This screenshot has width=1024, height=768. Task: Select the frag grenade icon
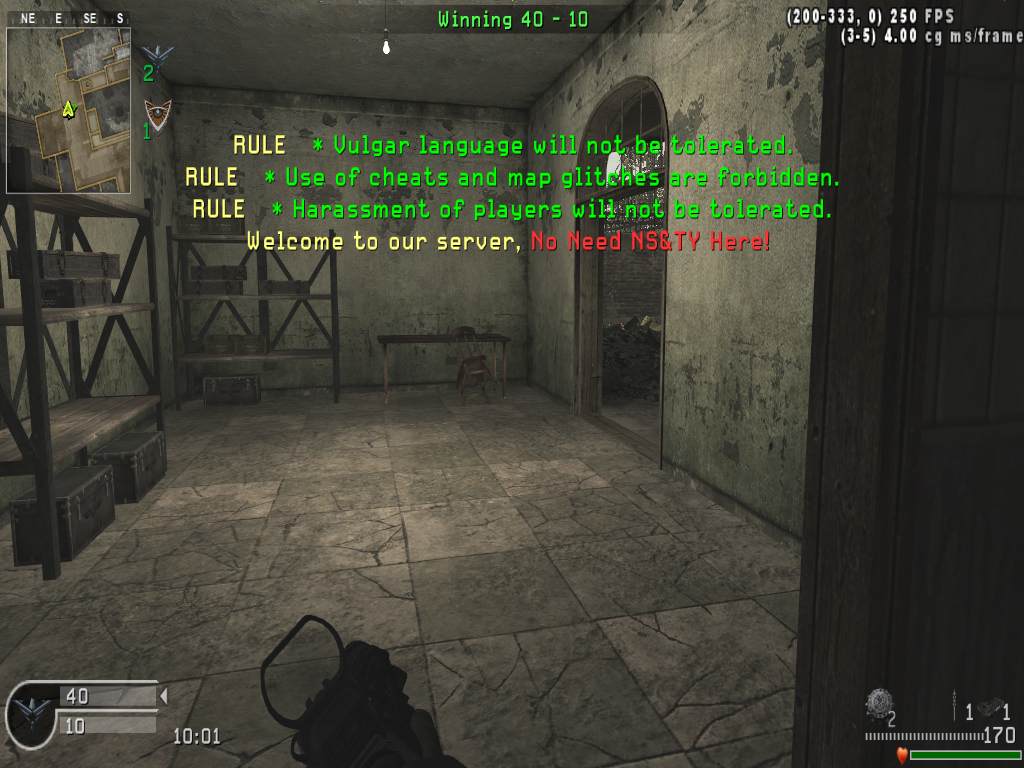pos(879,704)
